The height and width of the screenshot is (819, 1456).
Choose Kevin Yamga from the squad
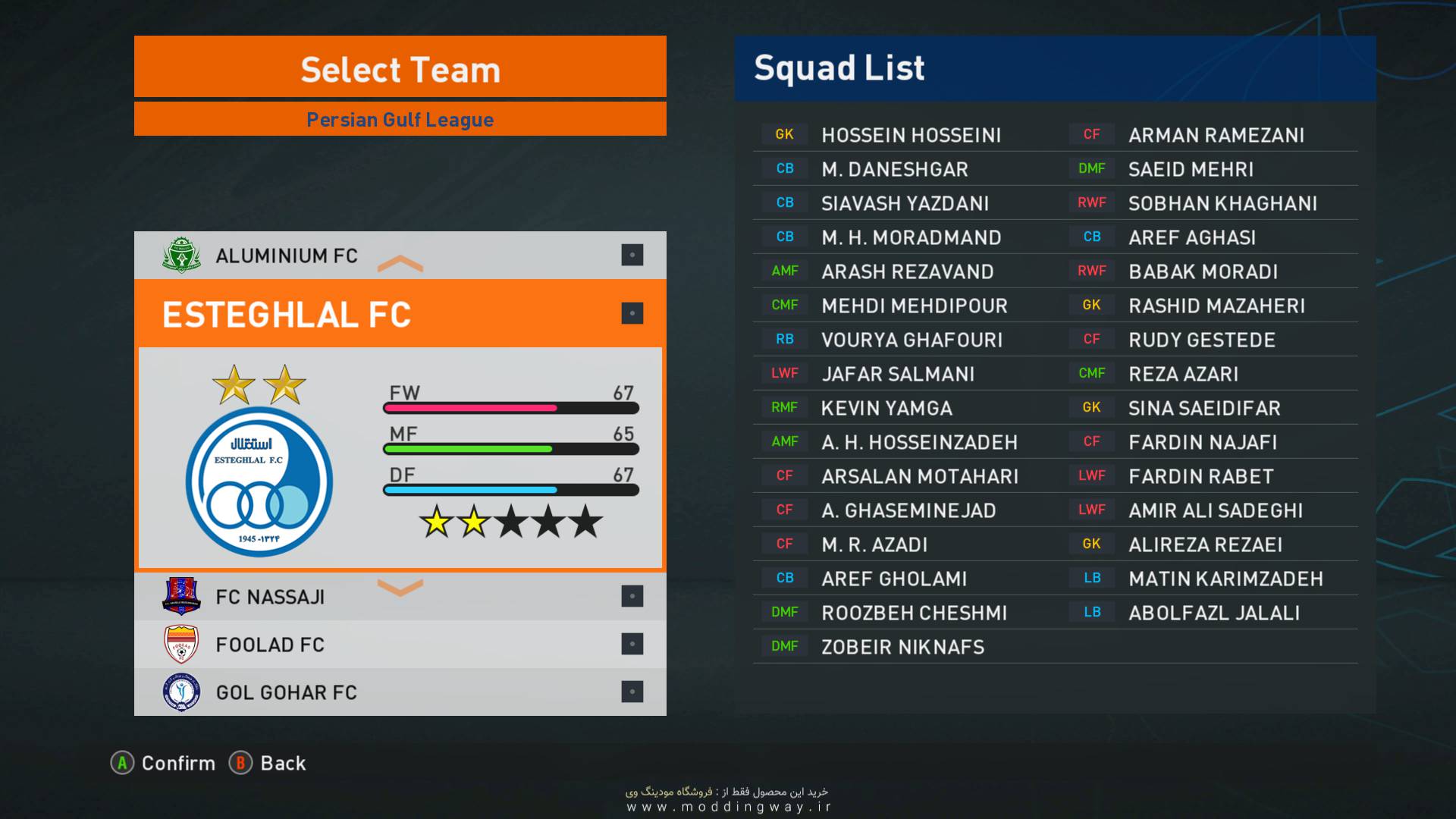pyautogui.click(x=886, y=408)
